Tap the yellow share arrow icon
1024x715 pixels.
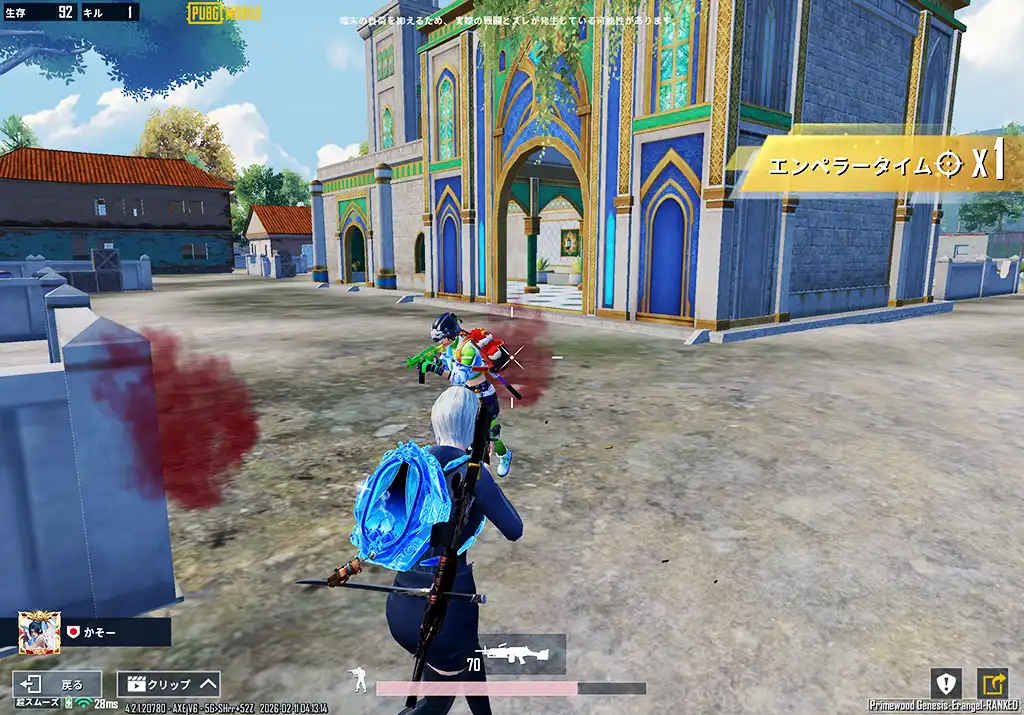993,683
